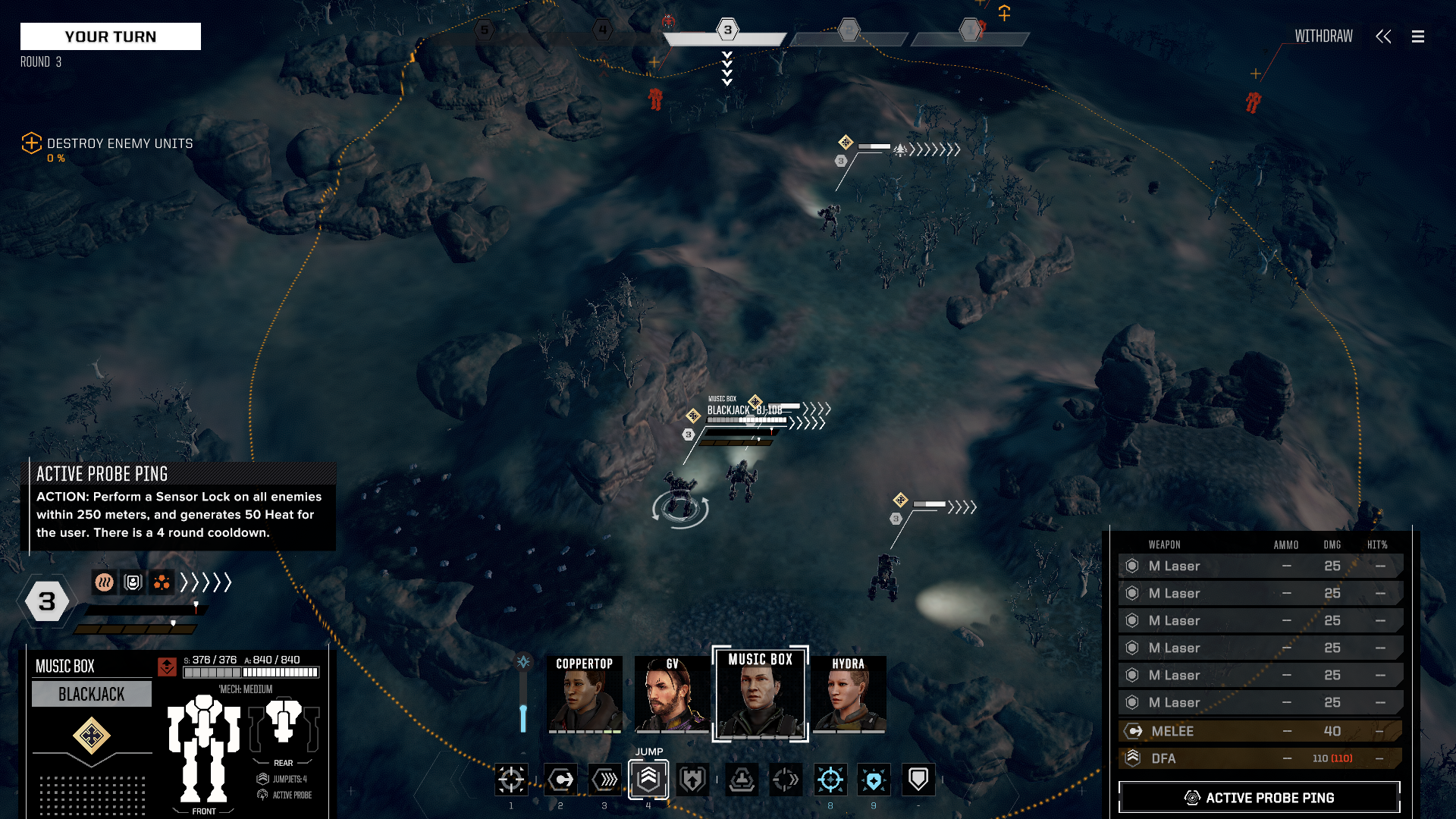Click the Blackjack mech name label
This screenshot has height=819, width=1456.
point(92,694)
